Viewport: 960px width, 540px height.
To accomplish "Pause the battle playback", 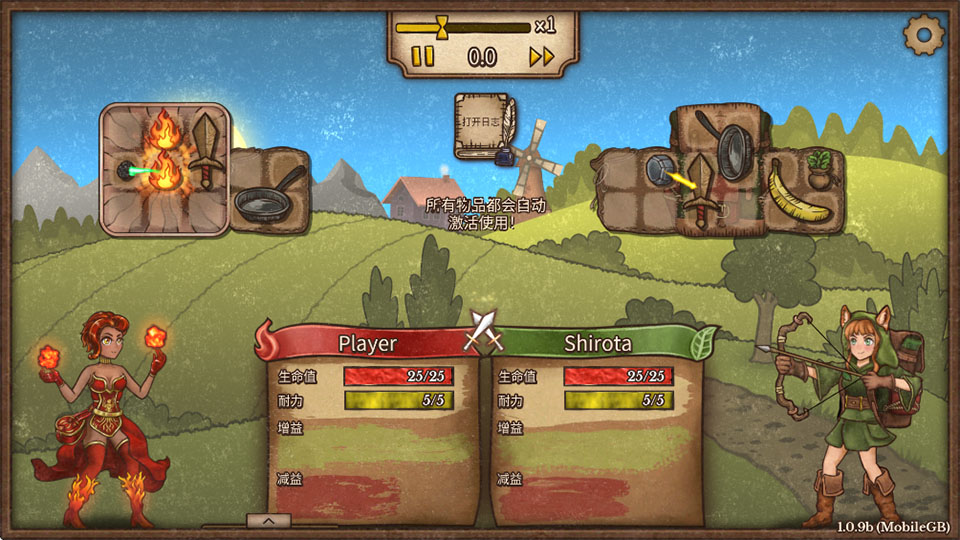I will click(423, 57).
